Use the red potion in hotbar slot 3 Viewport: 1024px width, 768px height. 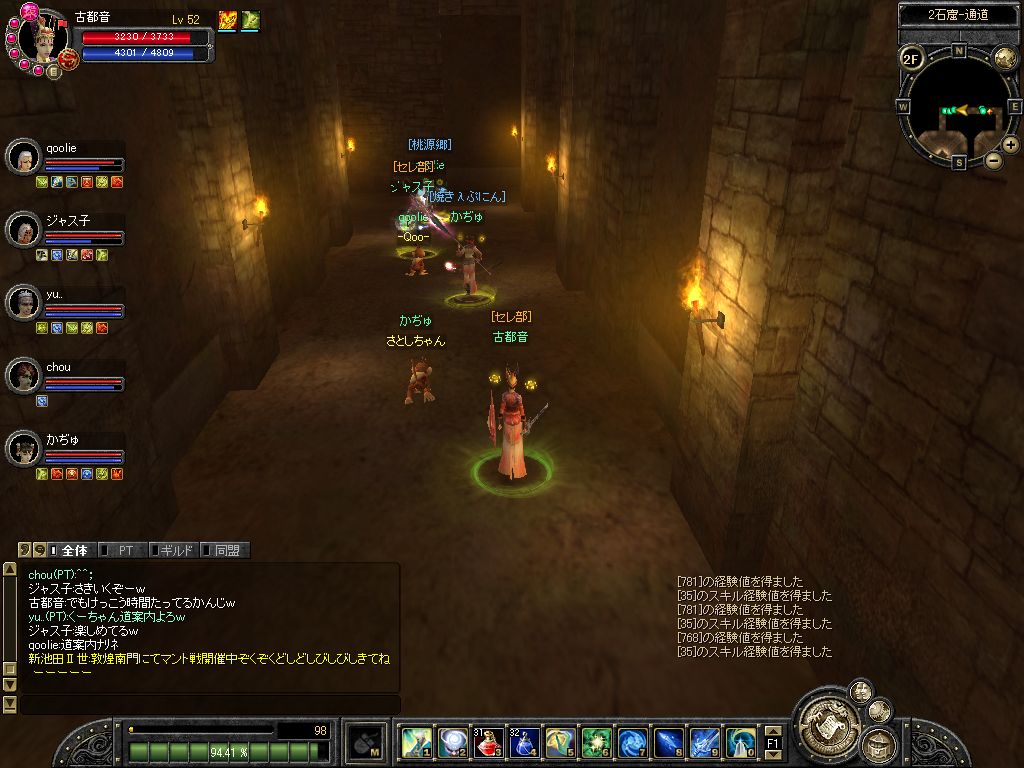489,742
